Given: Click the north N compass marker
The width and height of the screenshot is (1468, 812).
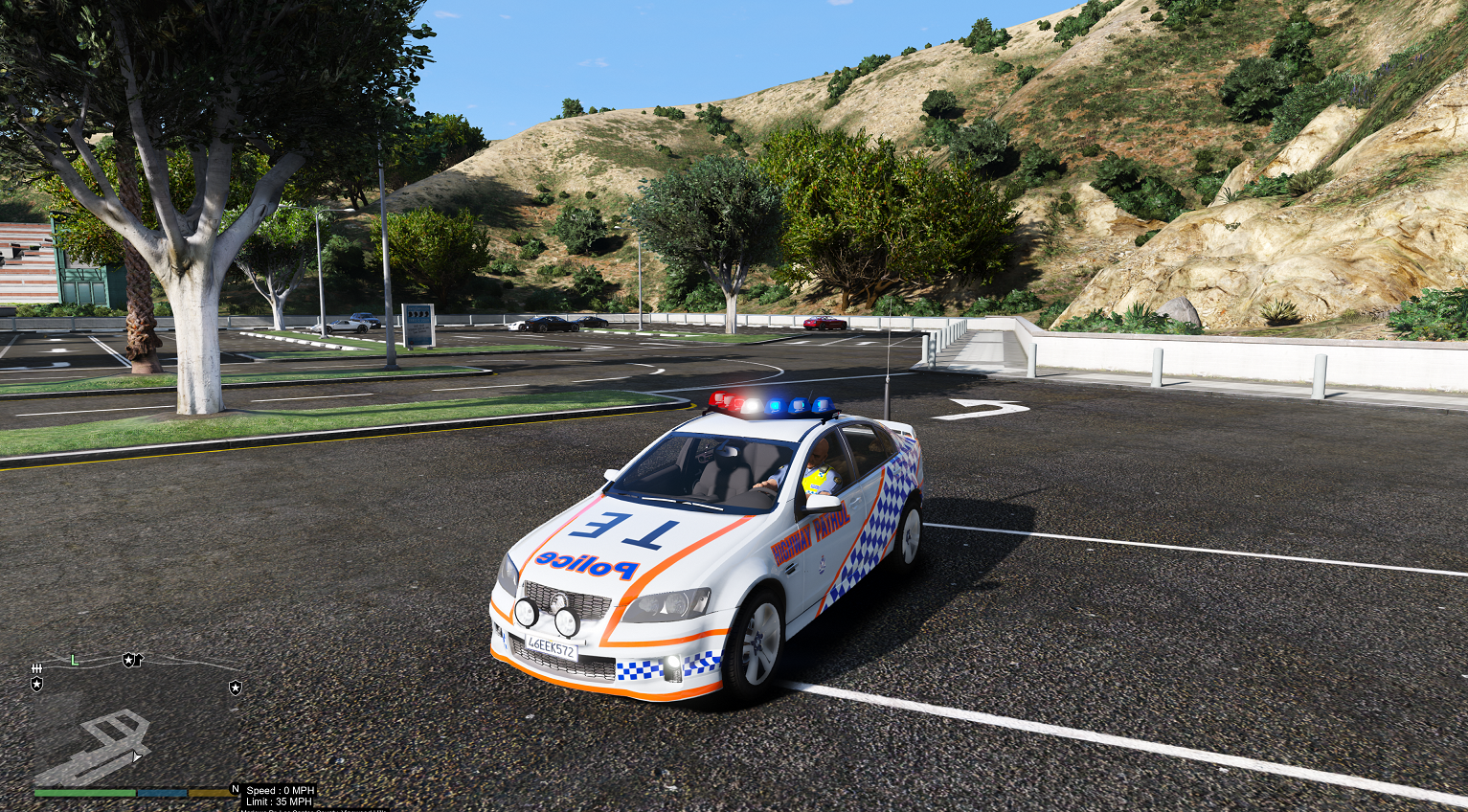Looking at the screenshot, I should (235, 790).
